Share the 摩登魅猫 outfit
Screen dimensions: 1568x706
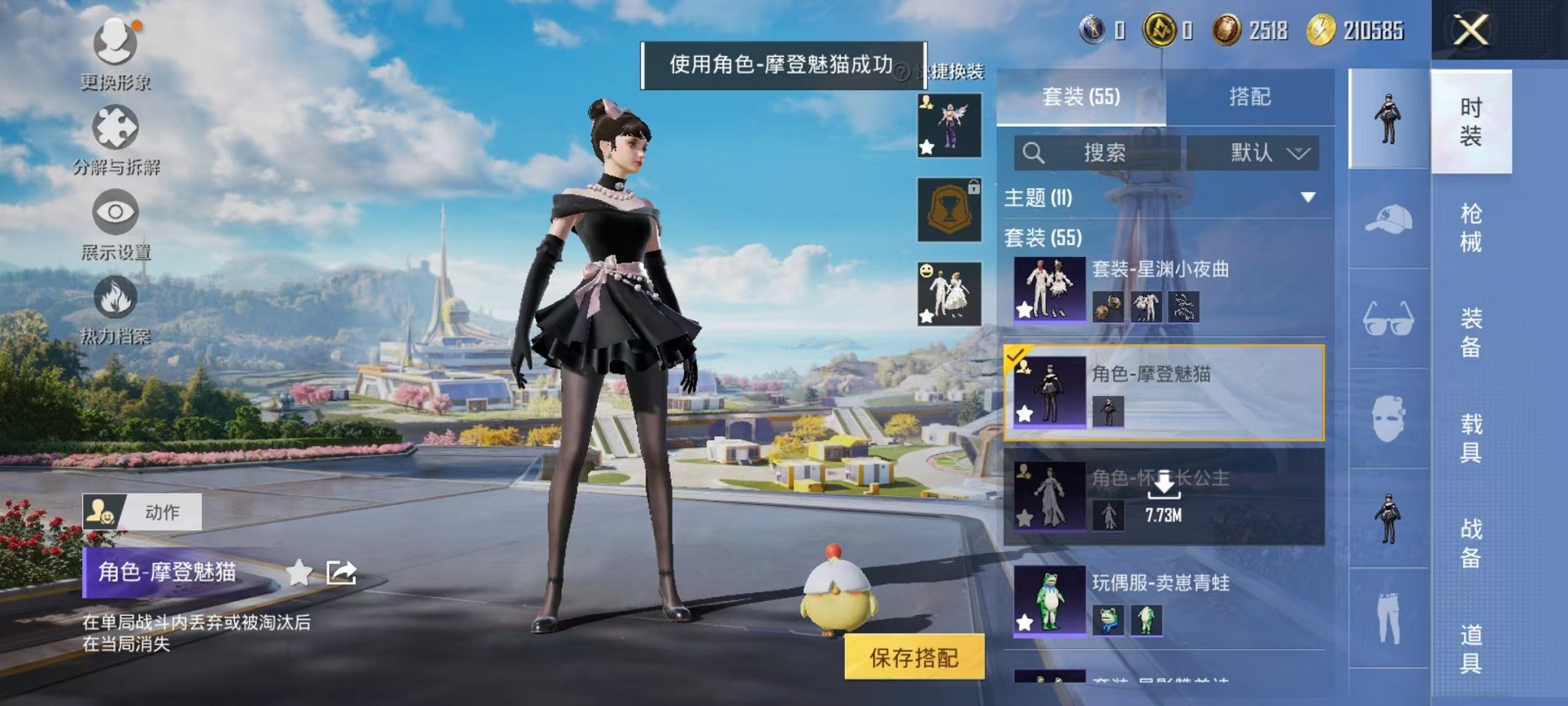341,572
